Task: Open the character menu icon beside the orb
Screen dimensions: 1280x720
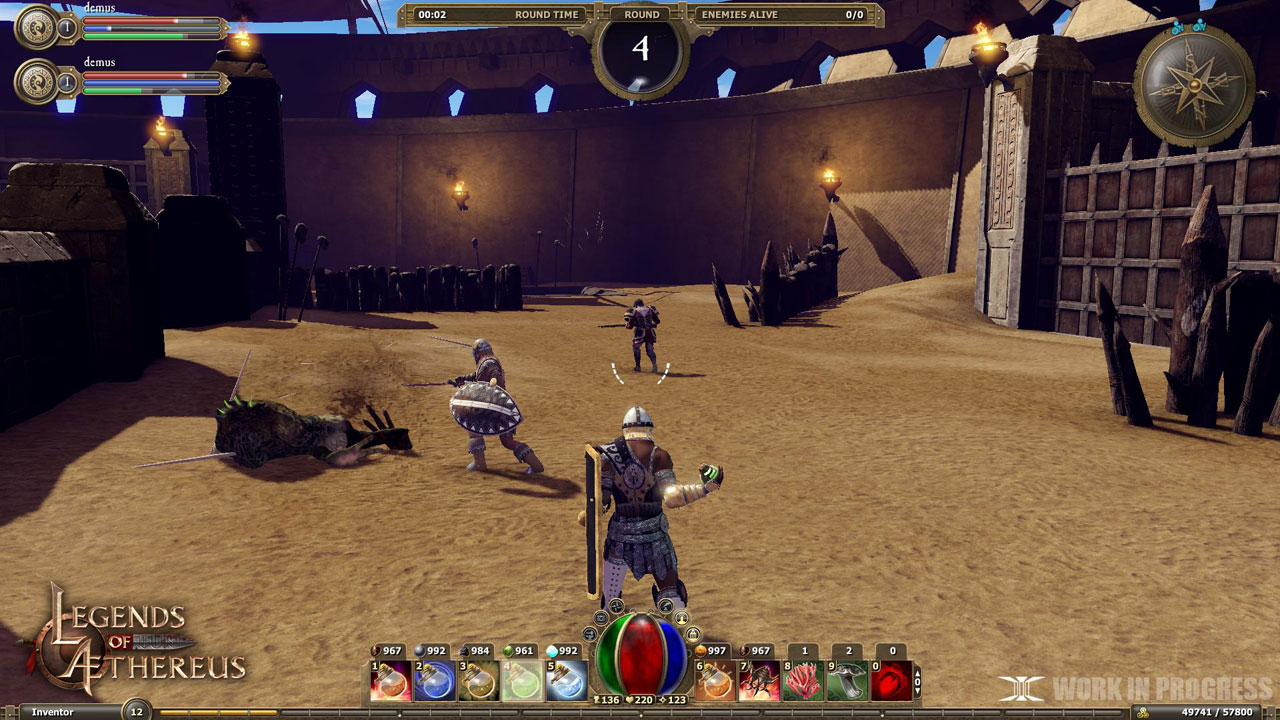Action: tap(682, 619)
